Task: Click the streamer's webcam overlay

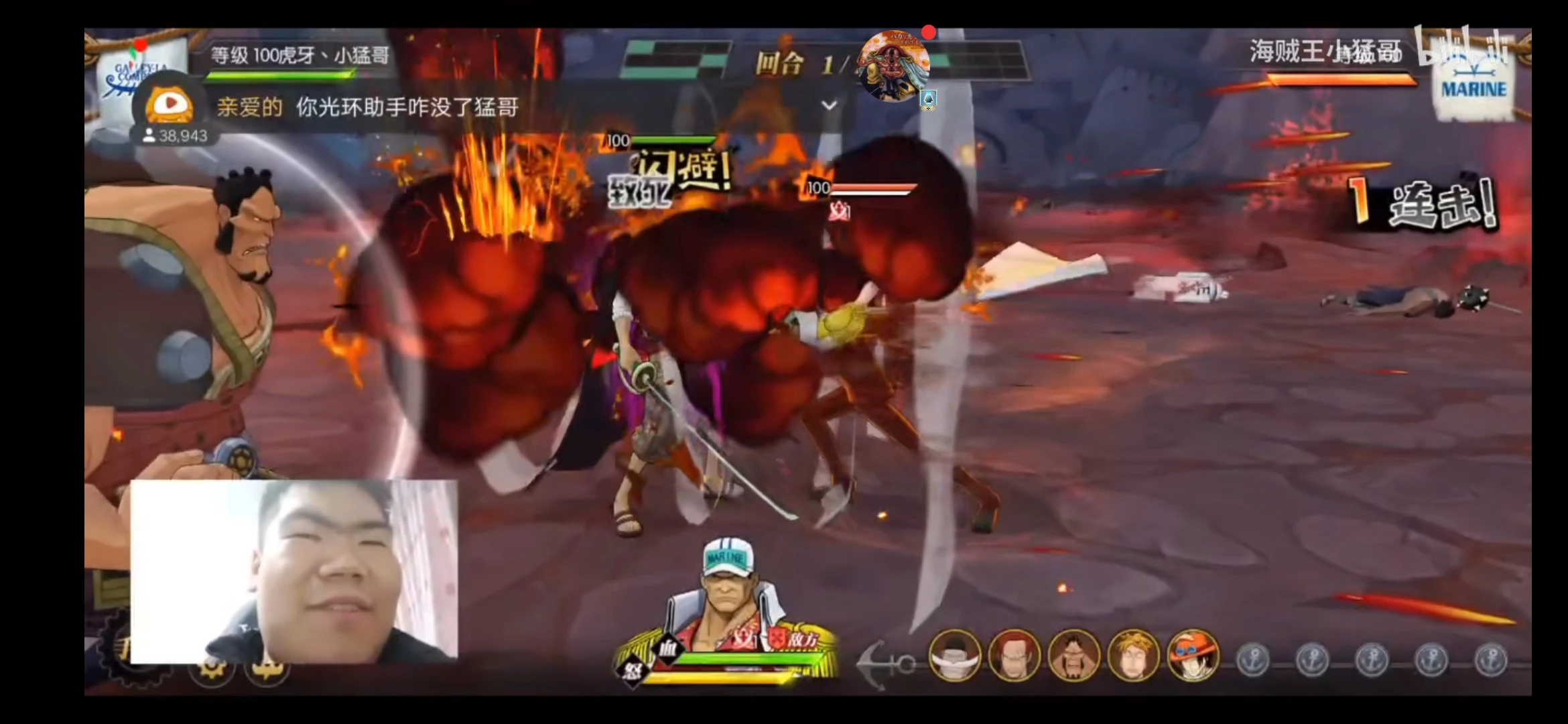Action: click(x=294, y=571)
